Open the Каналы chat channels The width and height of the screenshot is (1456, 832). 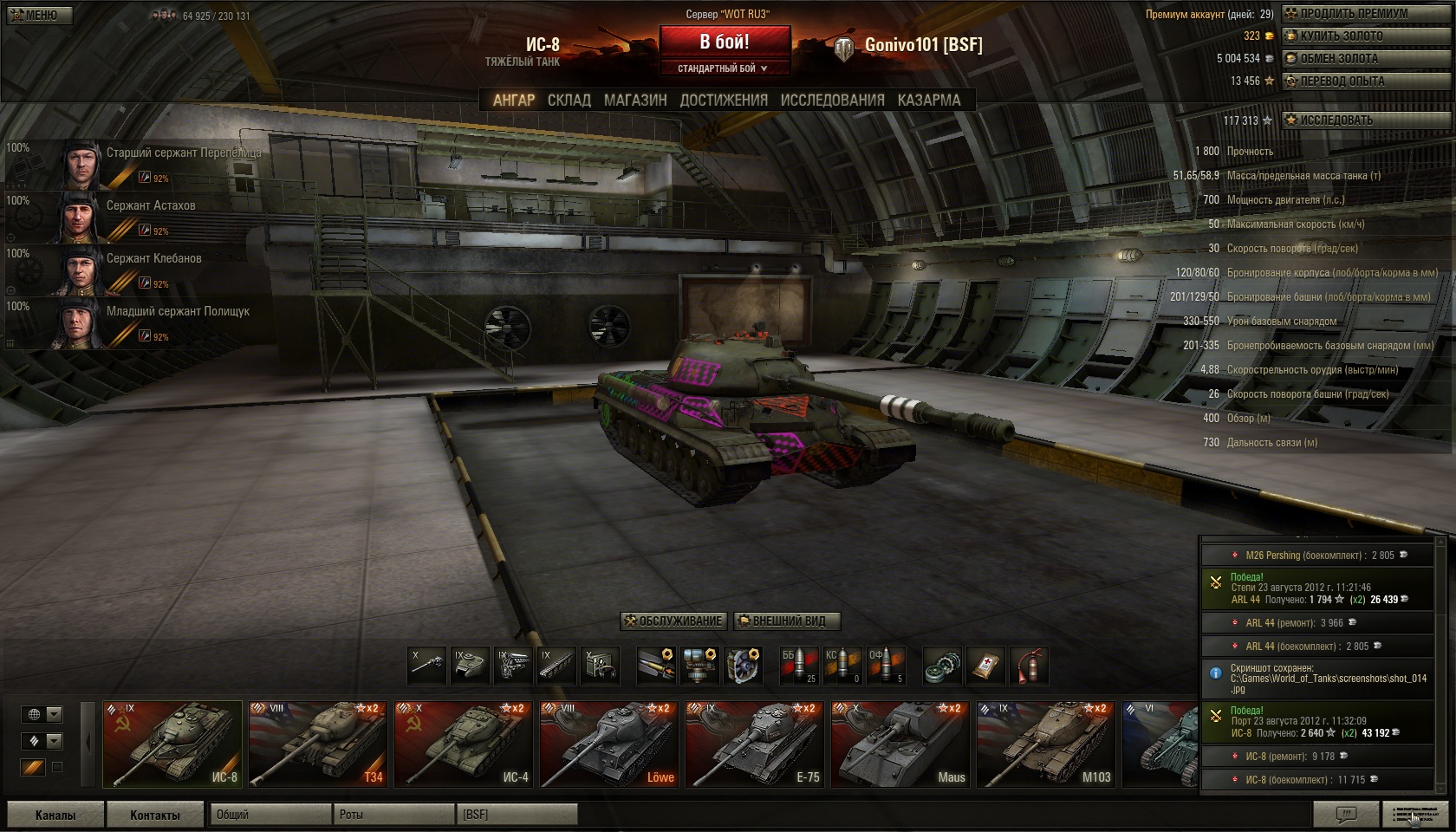[x=55, y=815]
